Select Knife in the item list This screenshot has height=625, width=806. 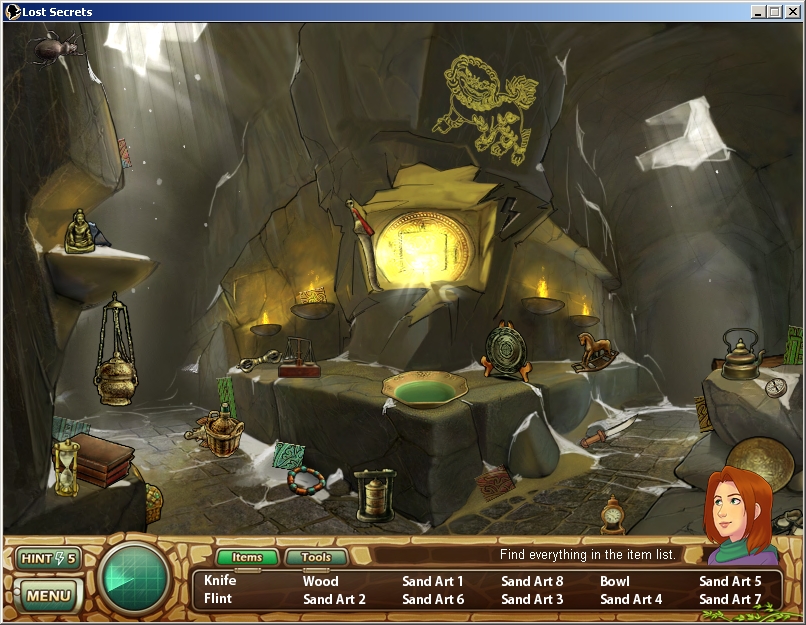[220, 580]
